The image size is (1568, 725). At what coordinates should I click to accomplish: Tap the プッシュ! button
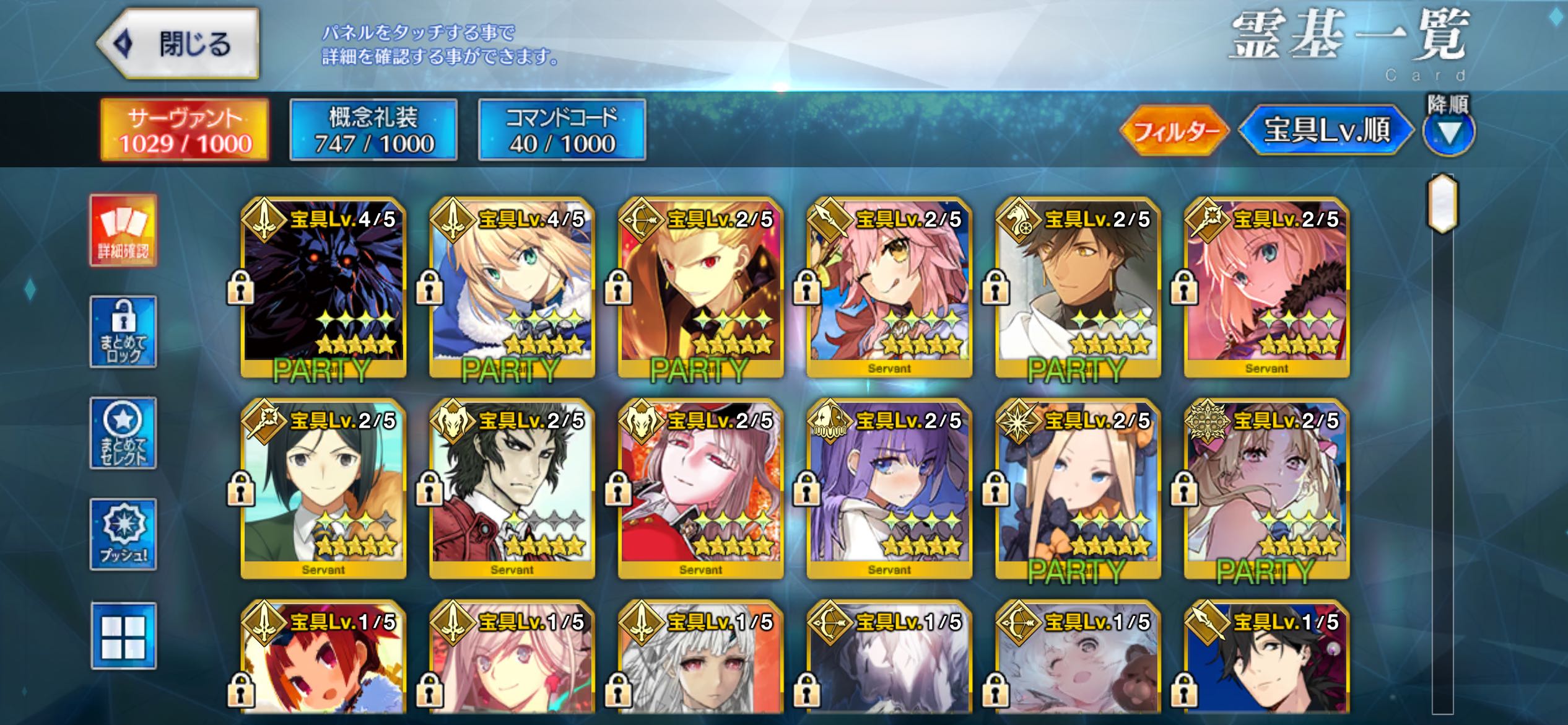tap(123, 534)
